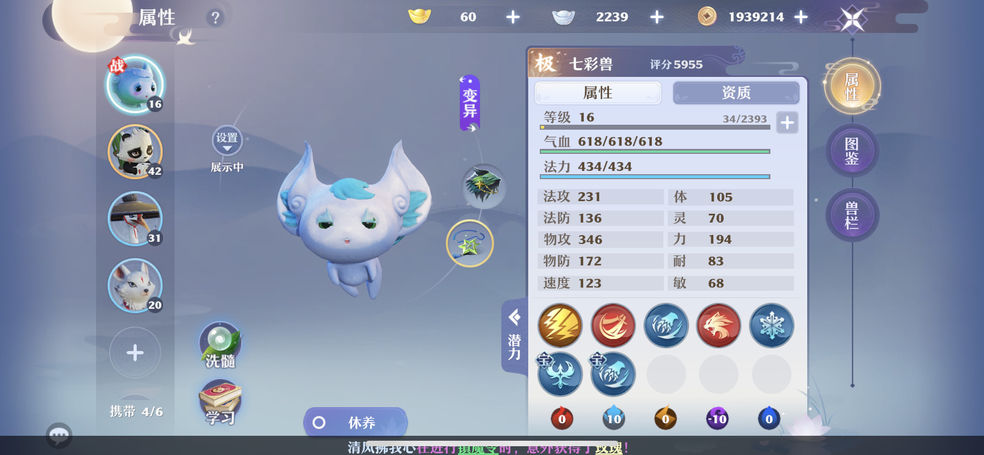Select the level 20 white rabbit pet
Image resolution: width=984 pixels, height=455 pixels.
coord(135,284)
